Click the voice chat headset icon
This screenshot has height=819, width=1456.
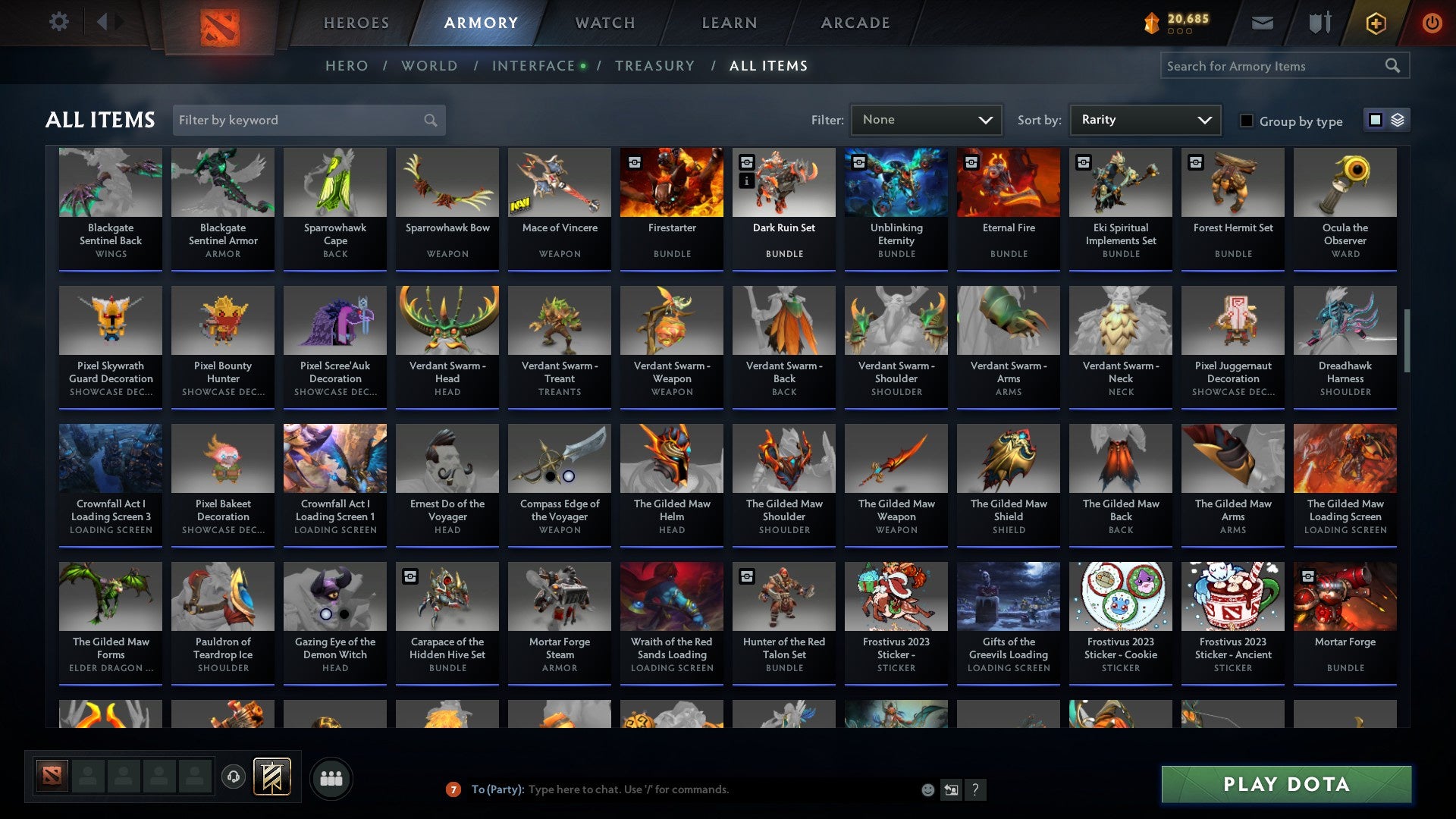coord(233,777)
